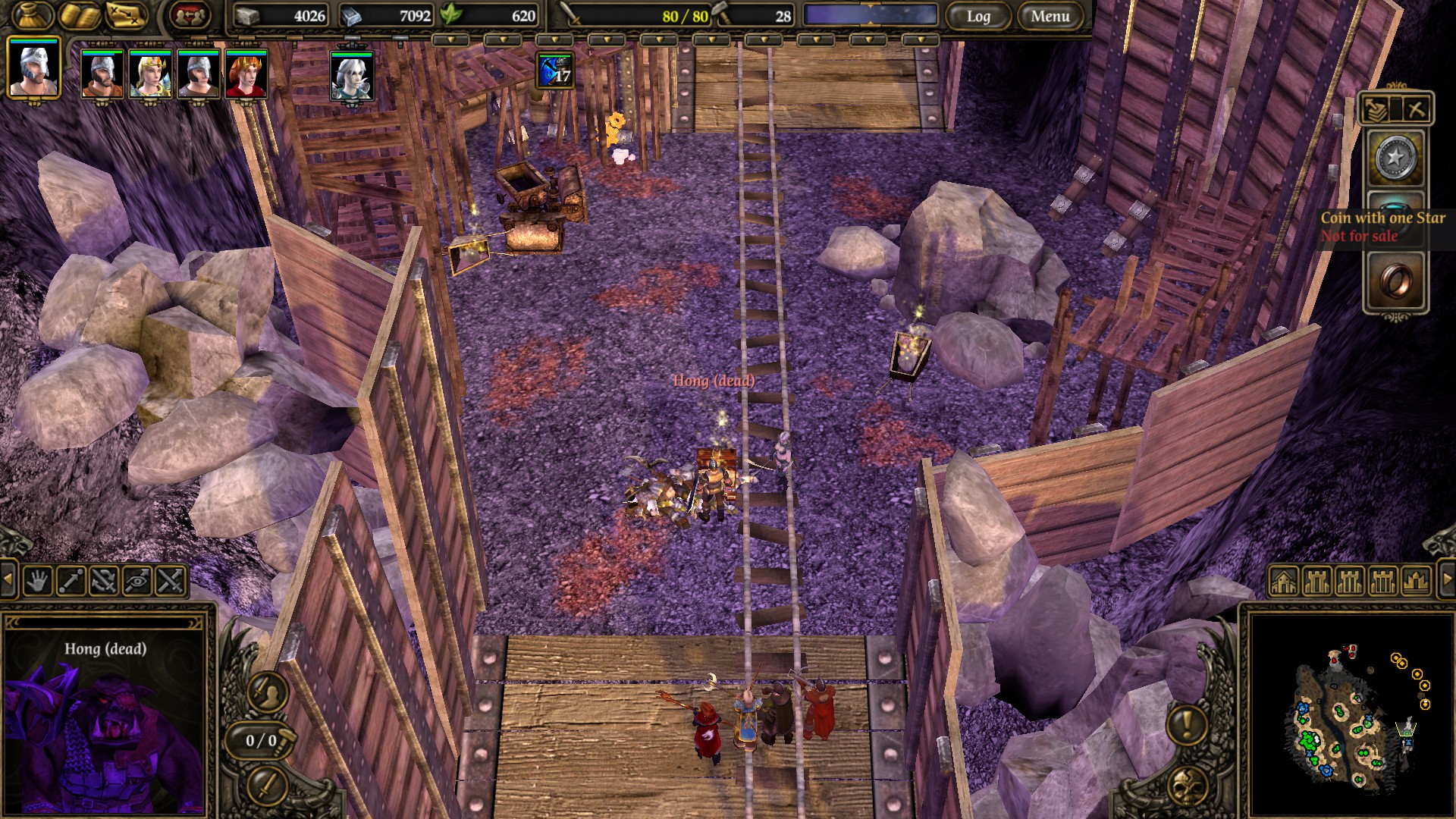Select the worker group showing 17
The width and height of the screenshot is (1456, 819).
tap(555, 71)
